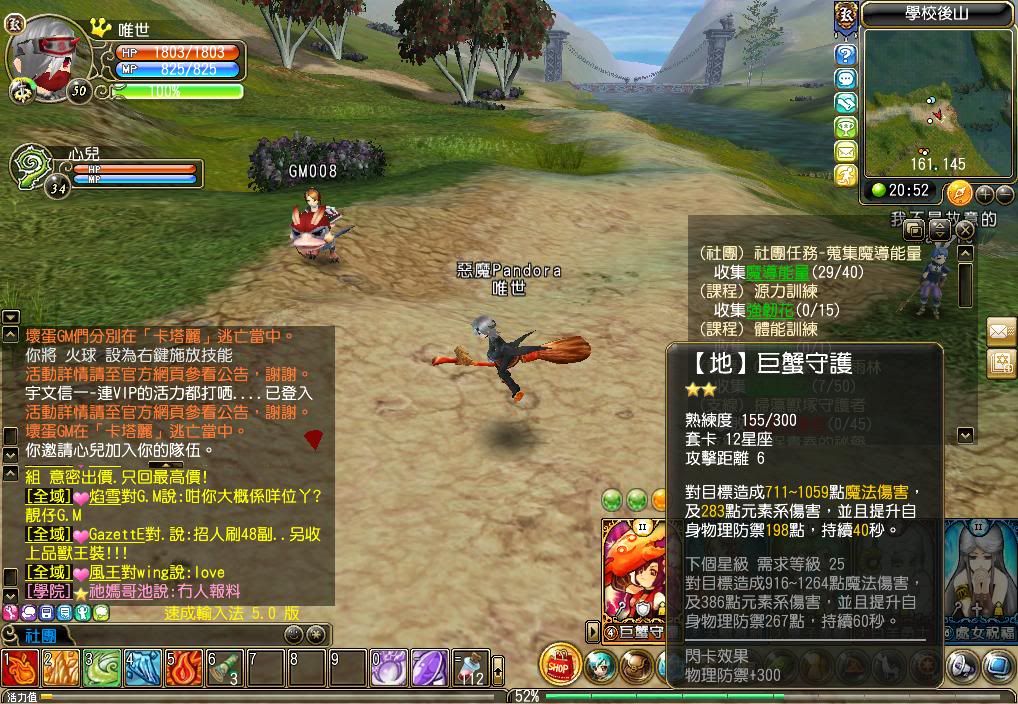1018x704 pixels.
Task: Activate the fireball skill in slot 1
Action: (x=20, y=667)
